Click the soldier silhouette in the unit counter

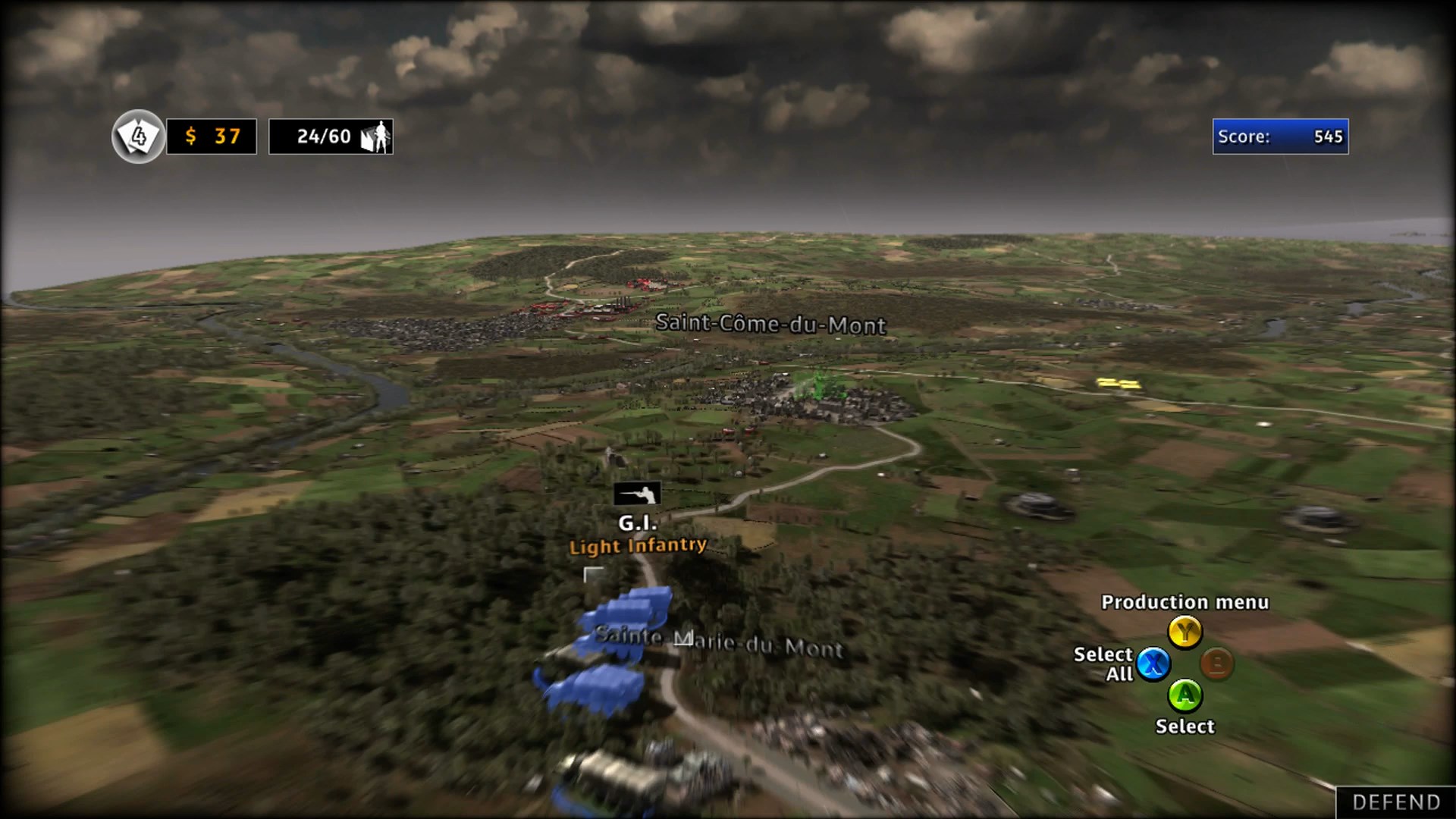(381, 137)
